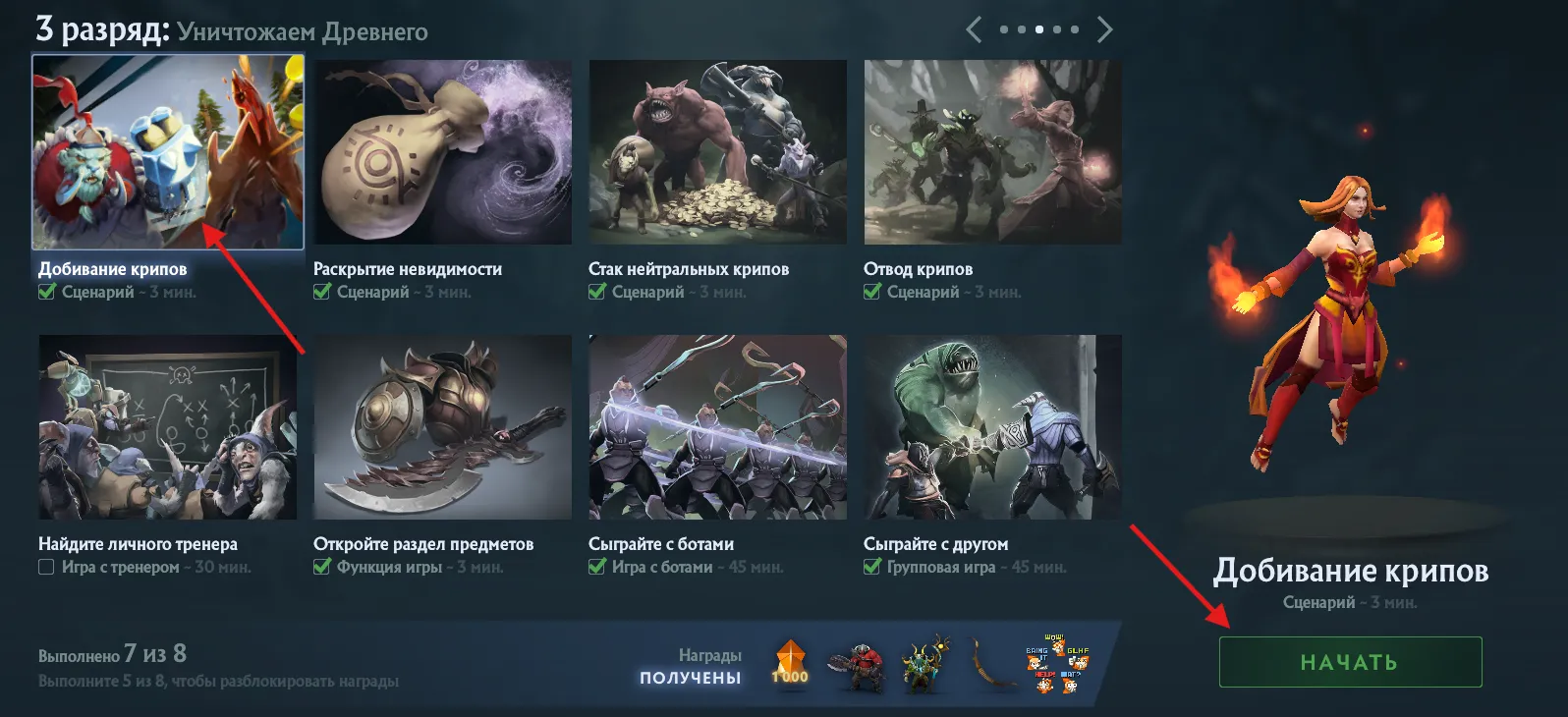The height and width of the screenshot is (717, 1568).
Task: Select the Откройте раздел предметов challenge
Action: tap(443, 427)
